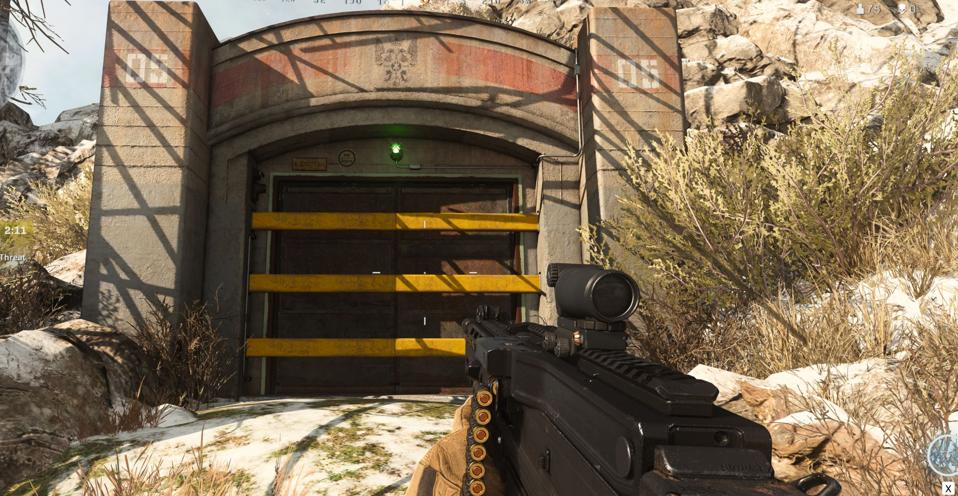Close the overlay with the X button
The height and width of the screenshot is (496, 958).
coord(948,488)
